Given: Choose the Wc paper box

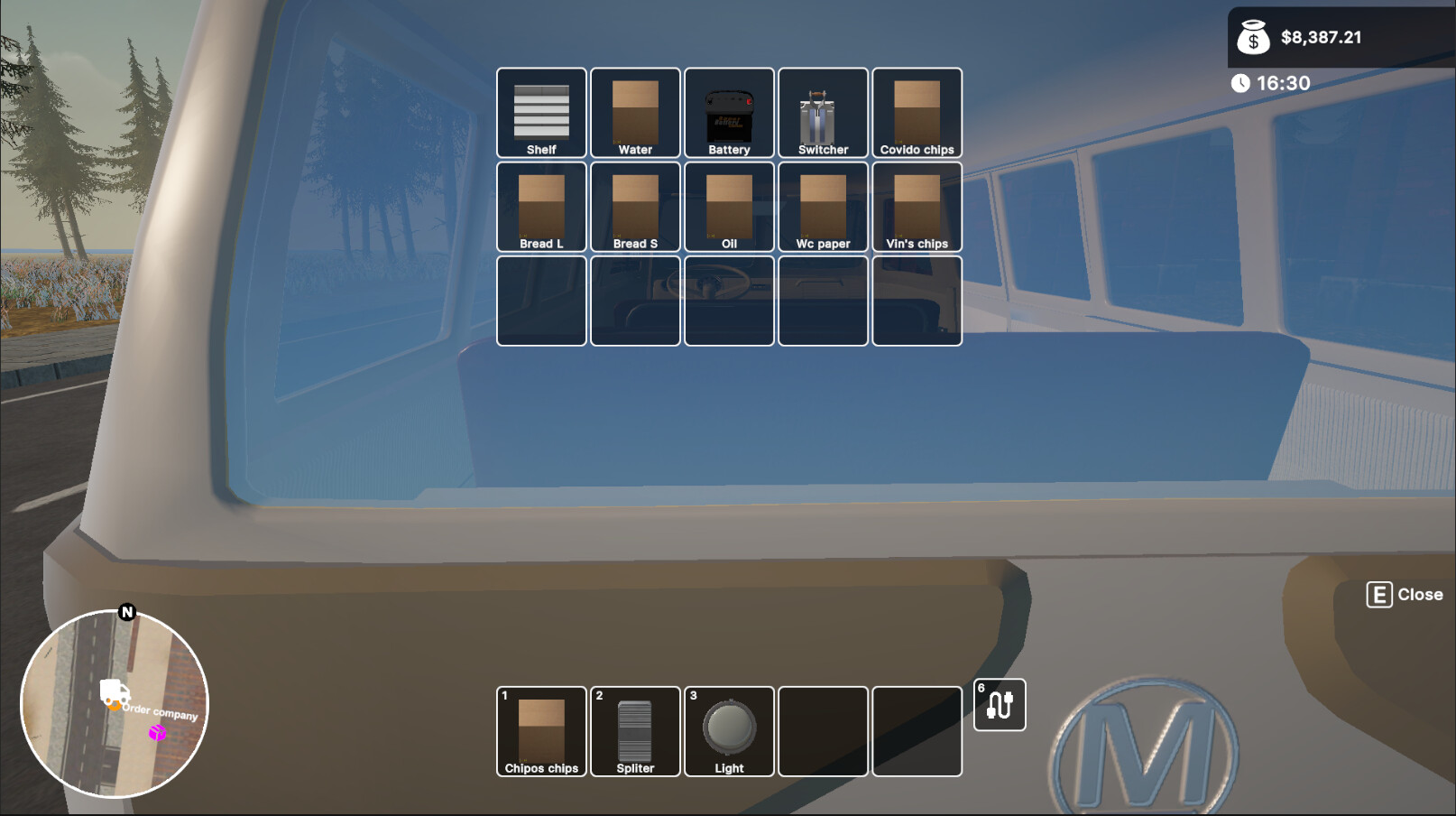Looking at the screenshot, I should point(822,206).
